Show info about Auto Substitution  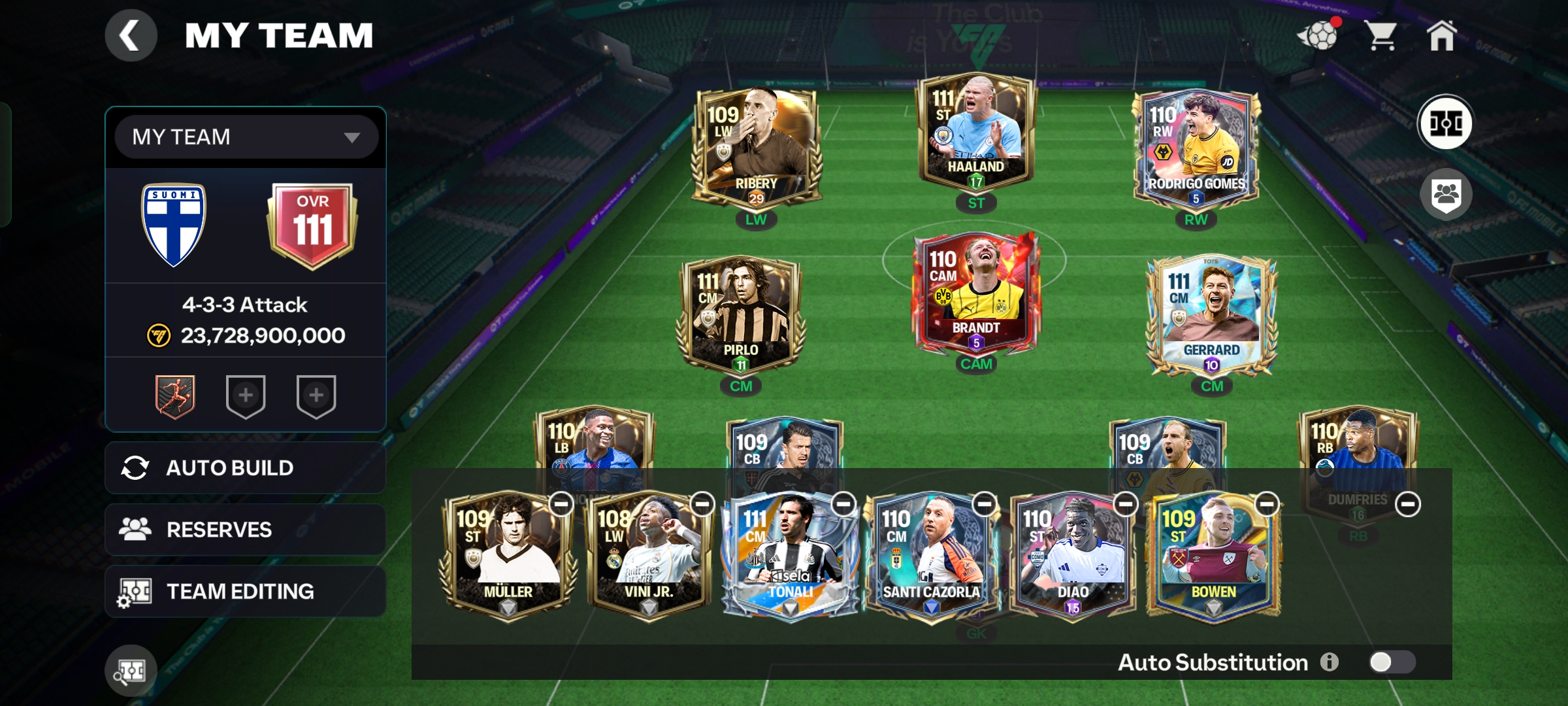pyautogui.click(x=1329, y=662)
